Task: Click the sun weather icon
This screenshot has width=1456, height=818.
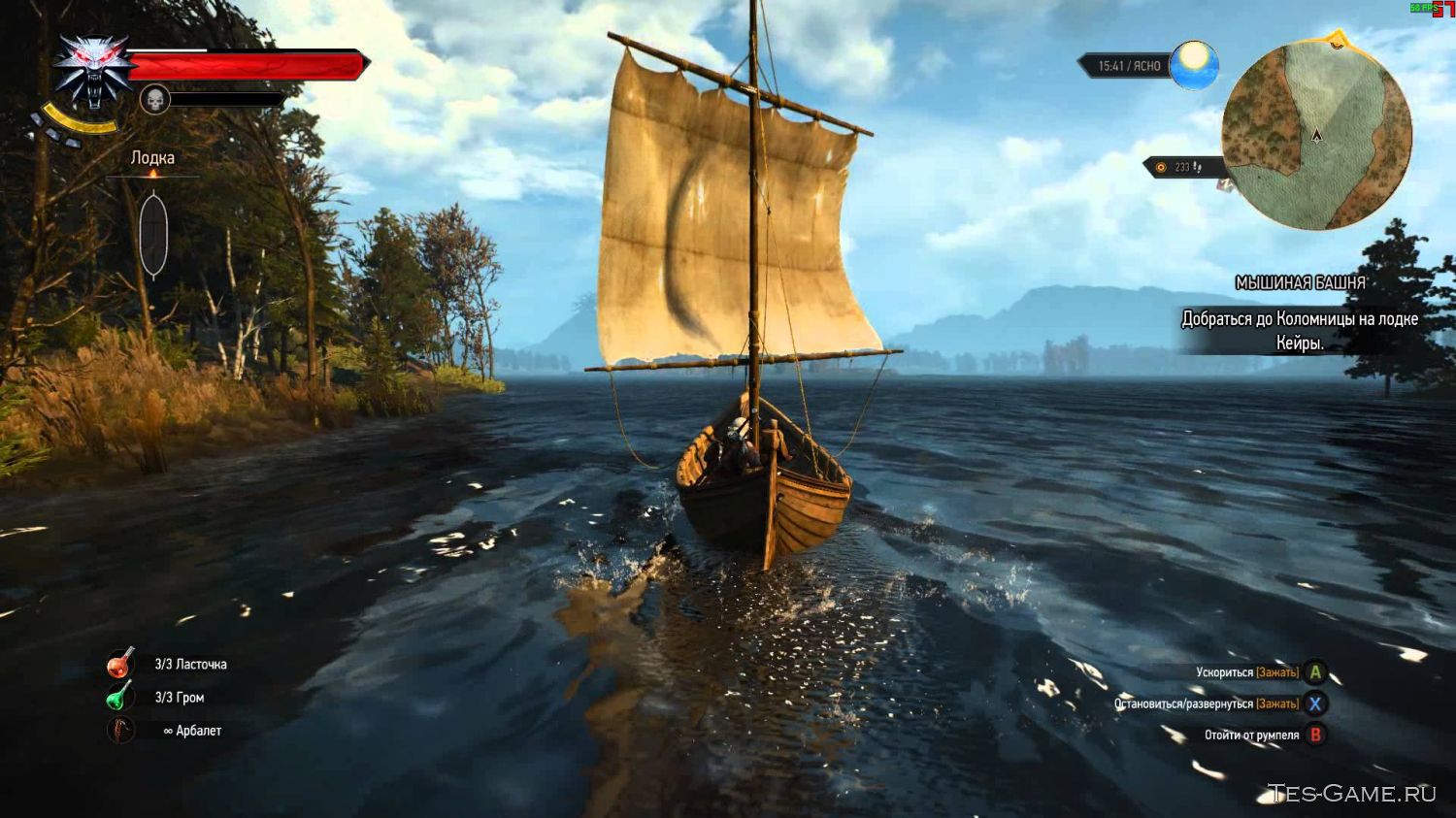Action: click(1193, 65)
